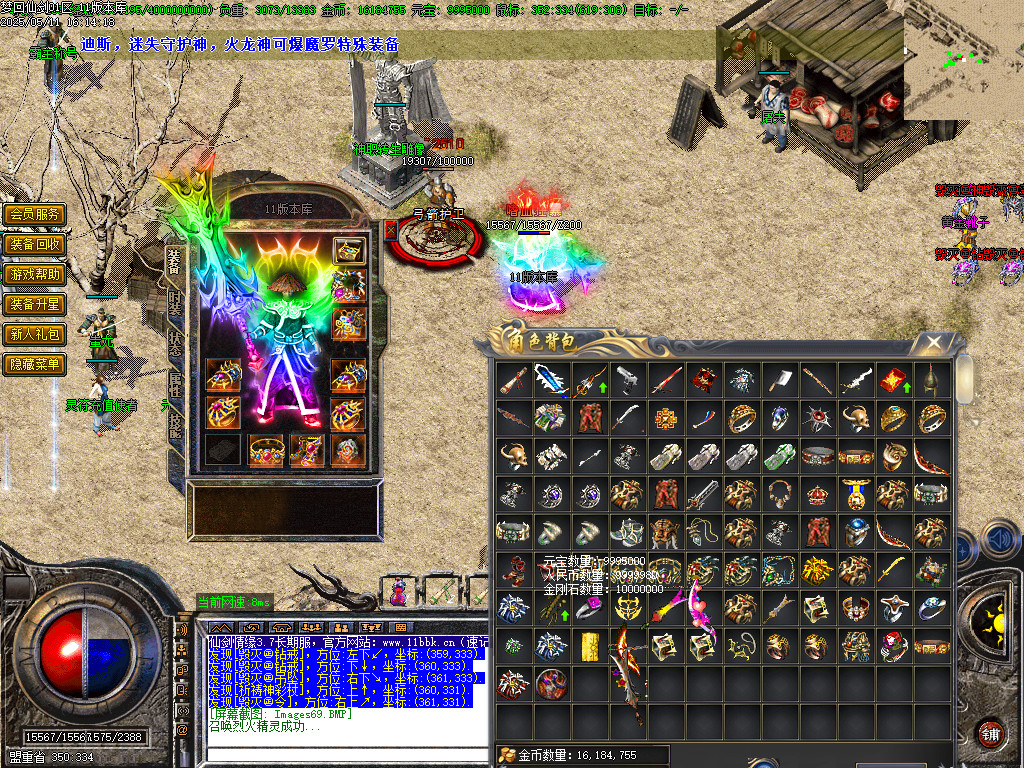This screenshot has width=1024, height=768.
Task: Select the gold bar item in the bag
Action: coord(588,645)
